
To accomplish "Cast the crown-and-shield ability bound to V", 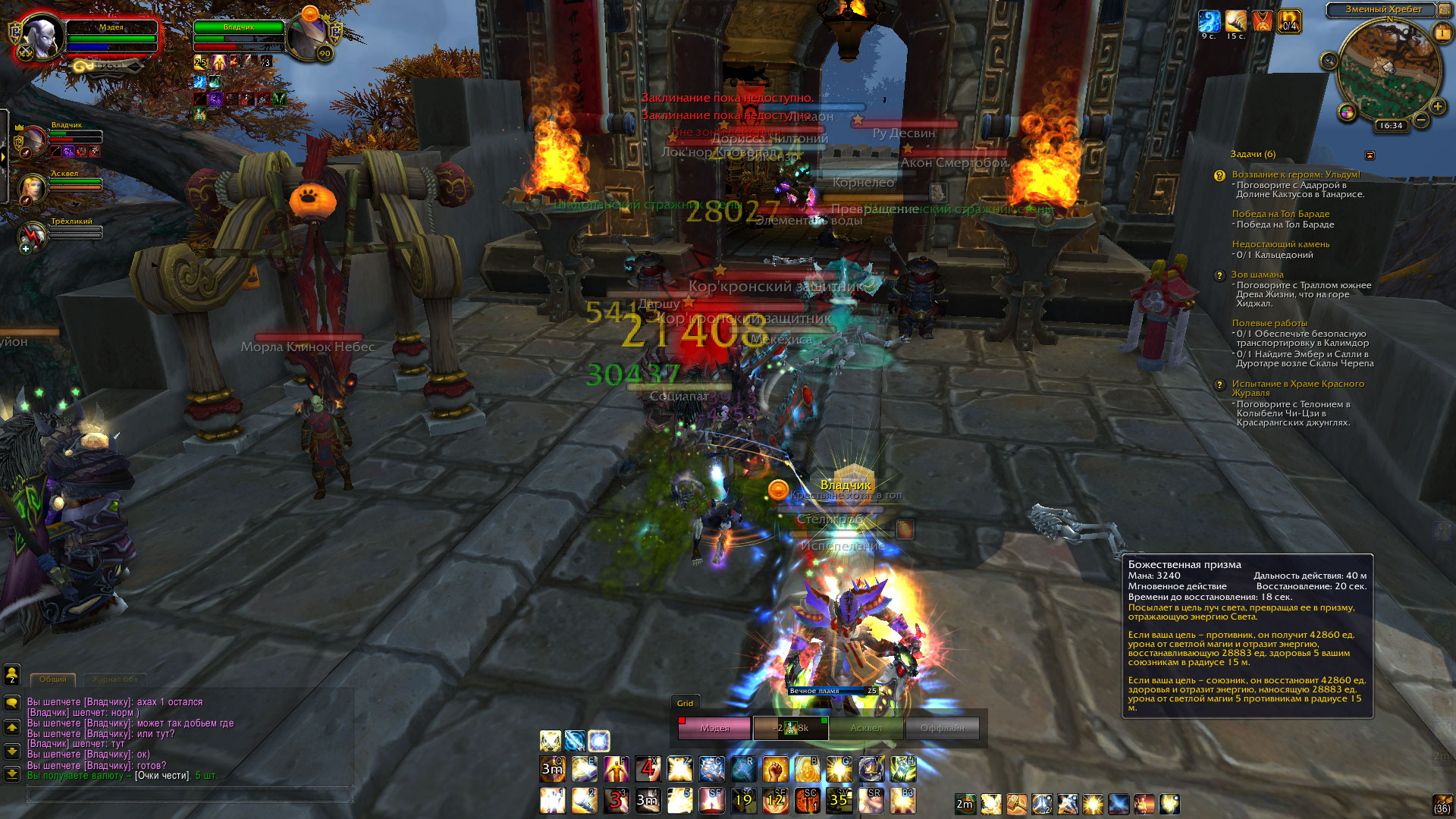I will coord(871,770).
